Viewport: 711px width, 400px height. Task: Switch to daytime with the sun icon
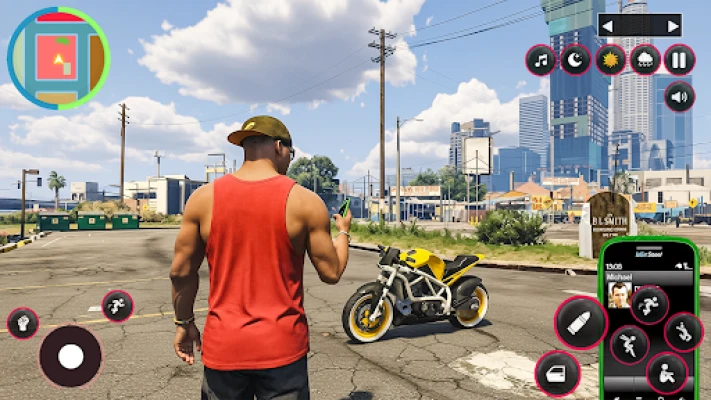point(610,60)
